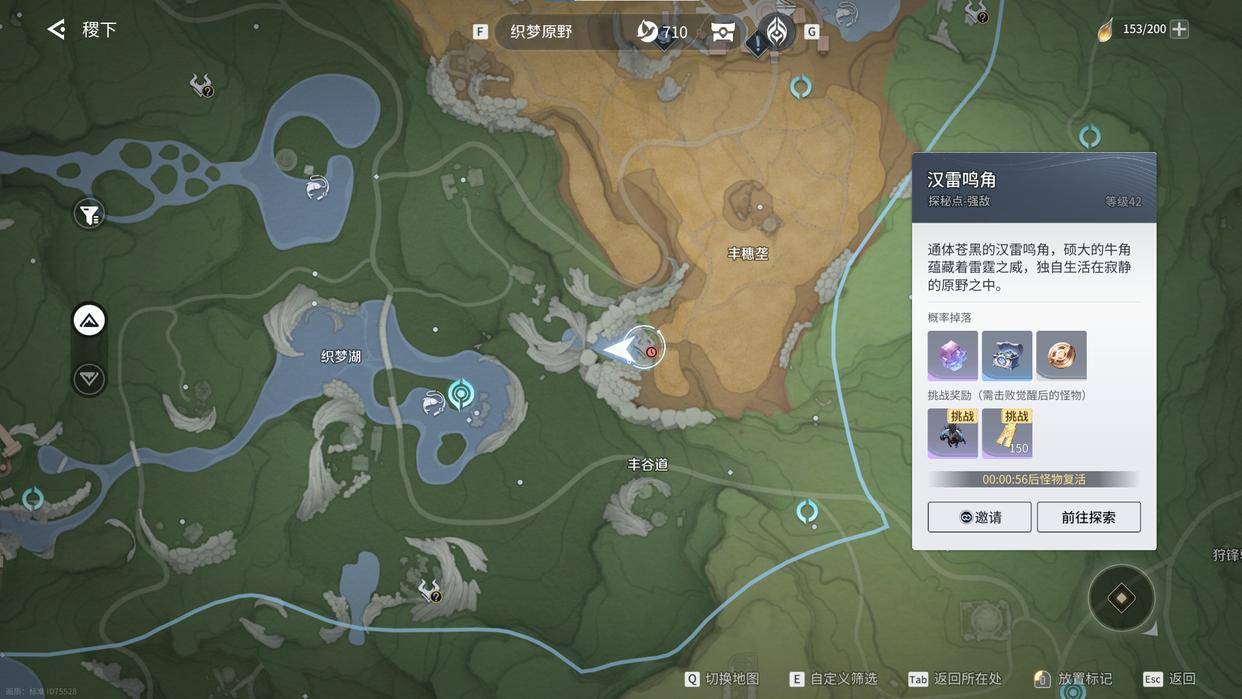
Task: Switch to the lower map layer
Action: pos(89,379)
